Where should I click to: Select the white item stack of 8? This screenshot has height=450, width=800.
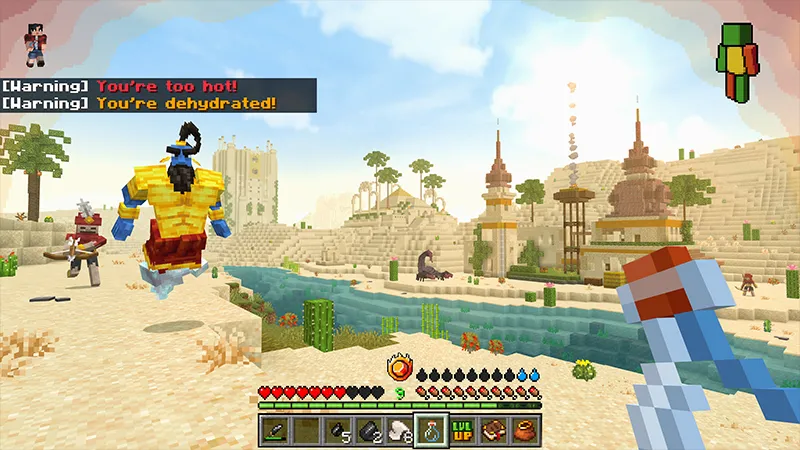tap(400, 431)
